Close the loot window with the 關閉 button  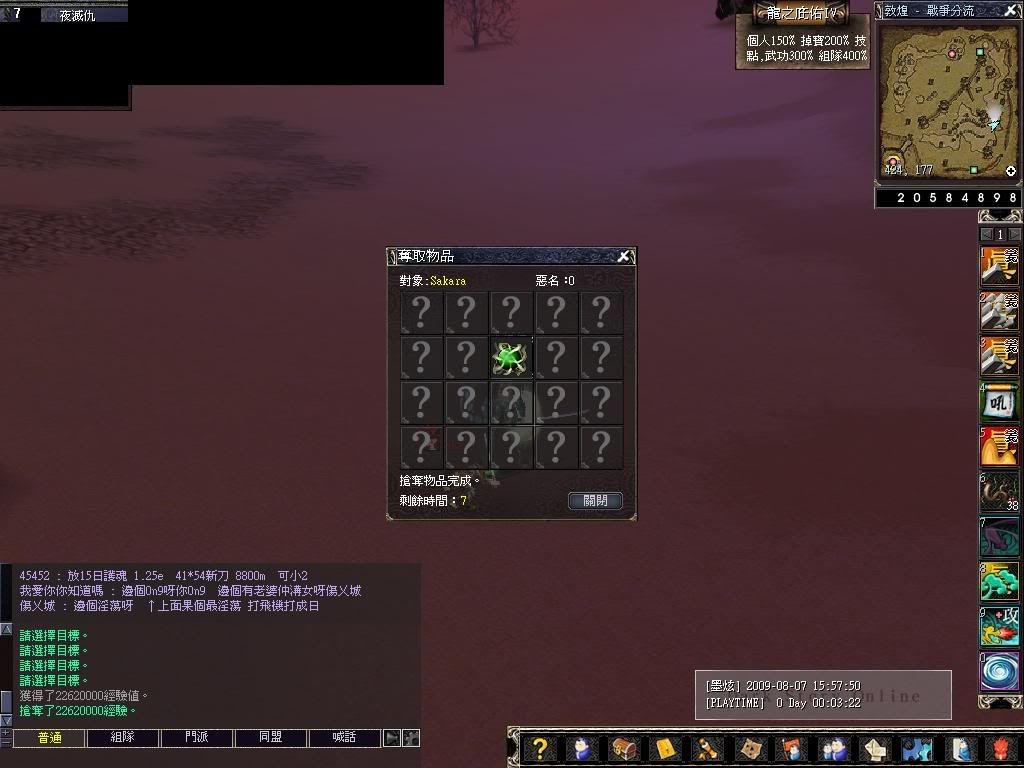coord(595,501)
